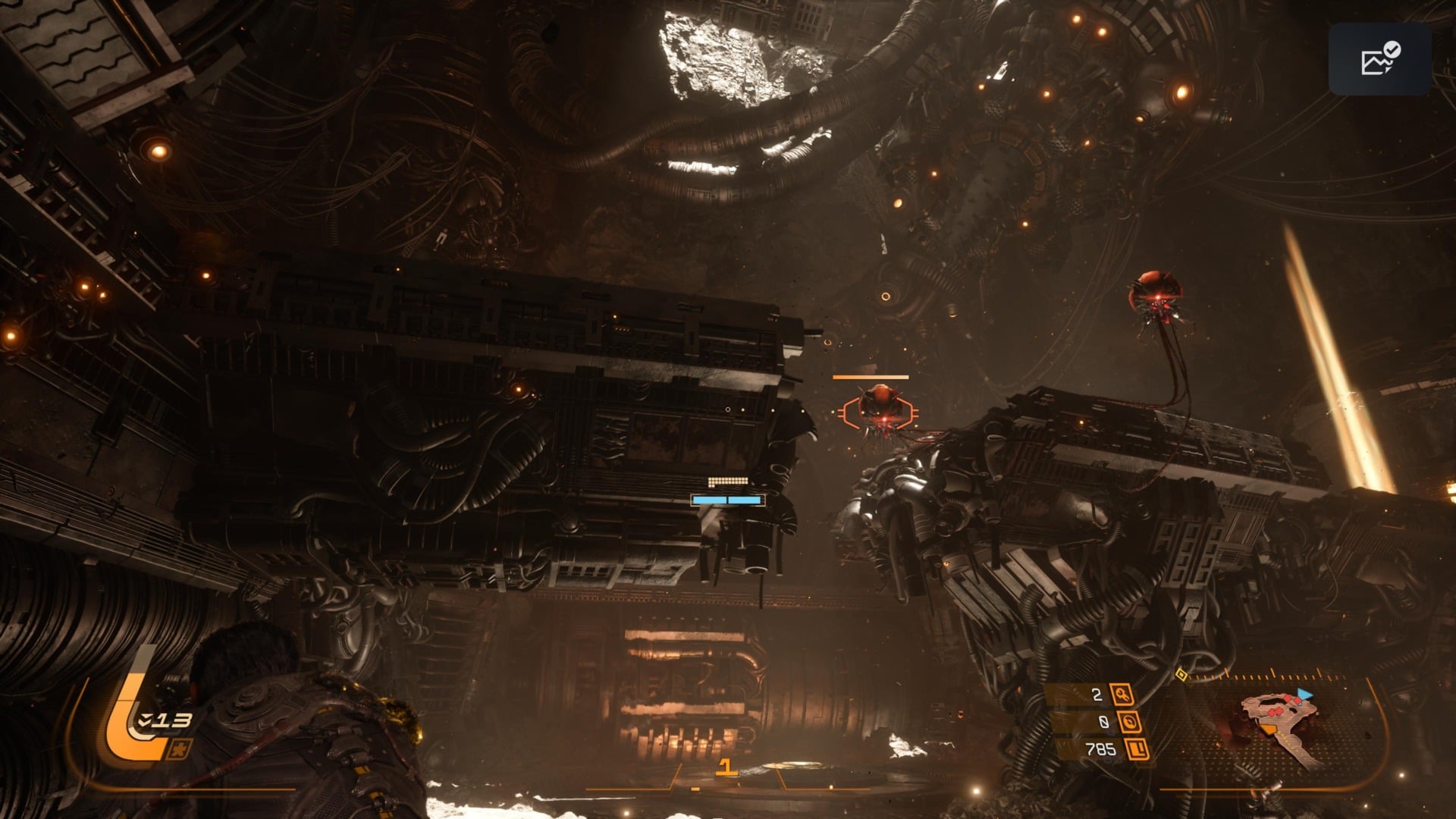The height and width of the screenshot is (819, 1456).
Task: Open the screenshot captured notification
Action: [1379, 59]
